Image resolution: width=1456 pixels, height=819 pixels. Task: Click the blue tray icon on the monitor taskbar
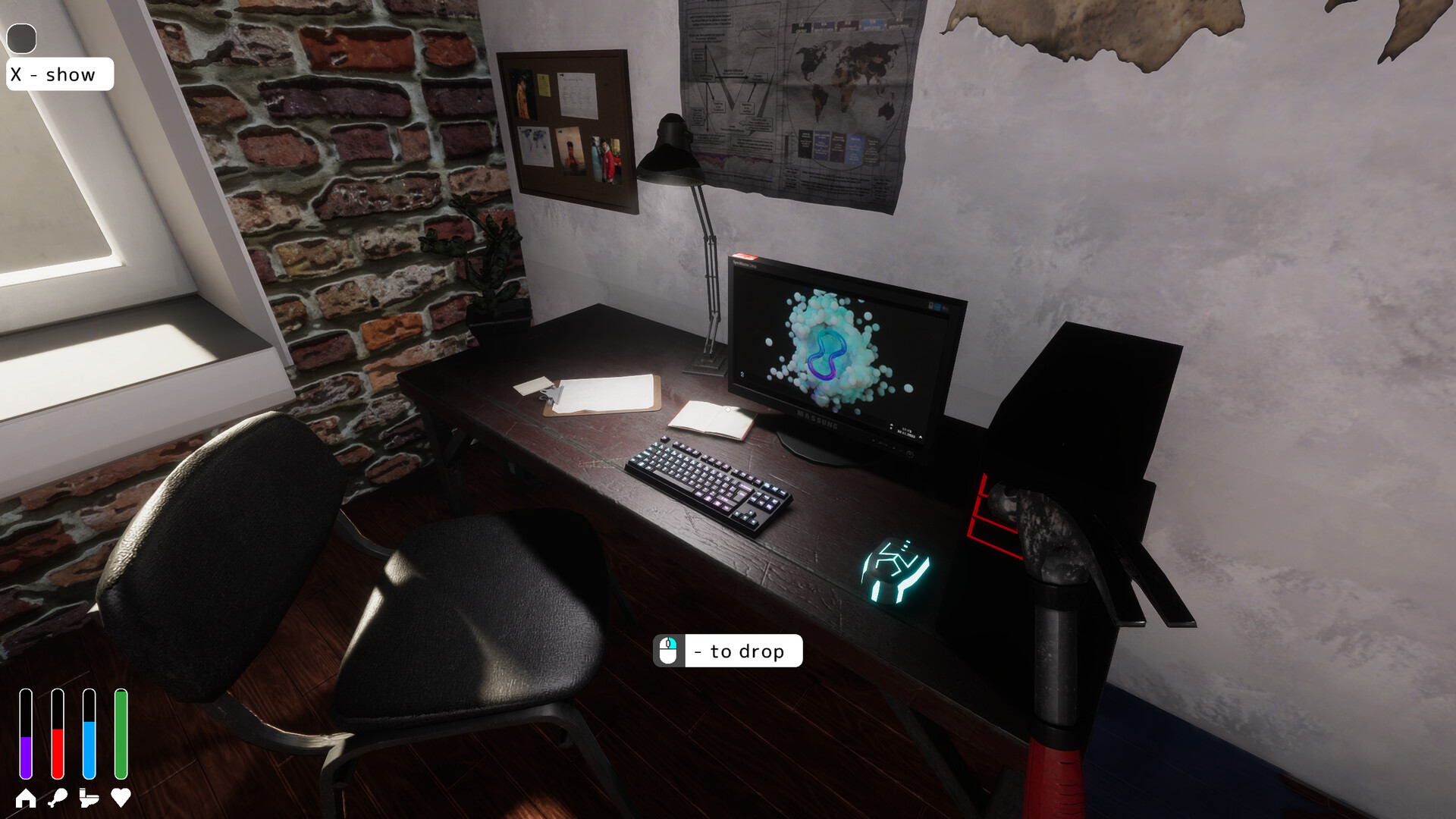point(938,306)
